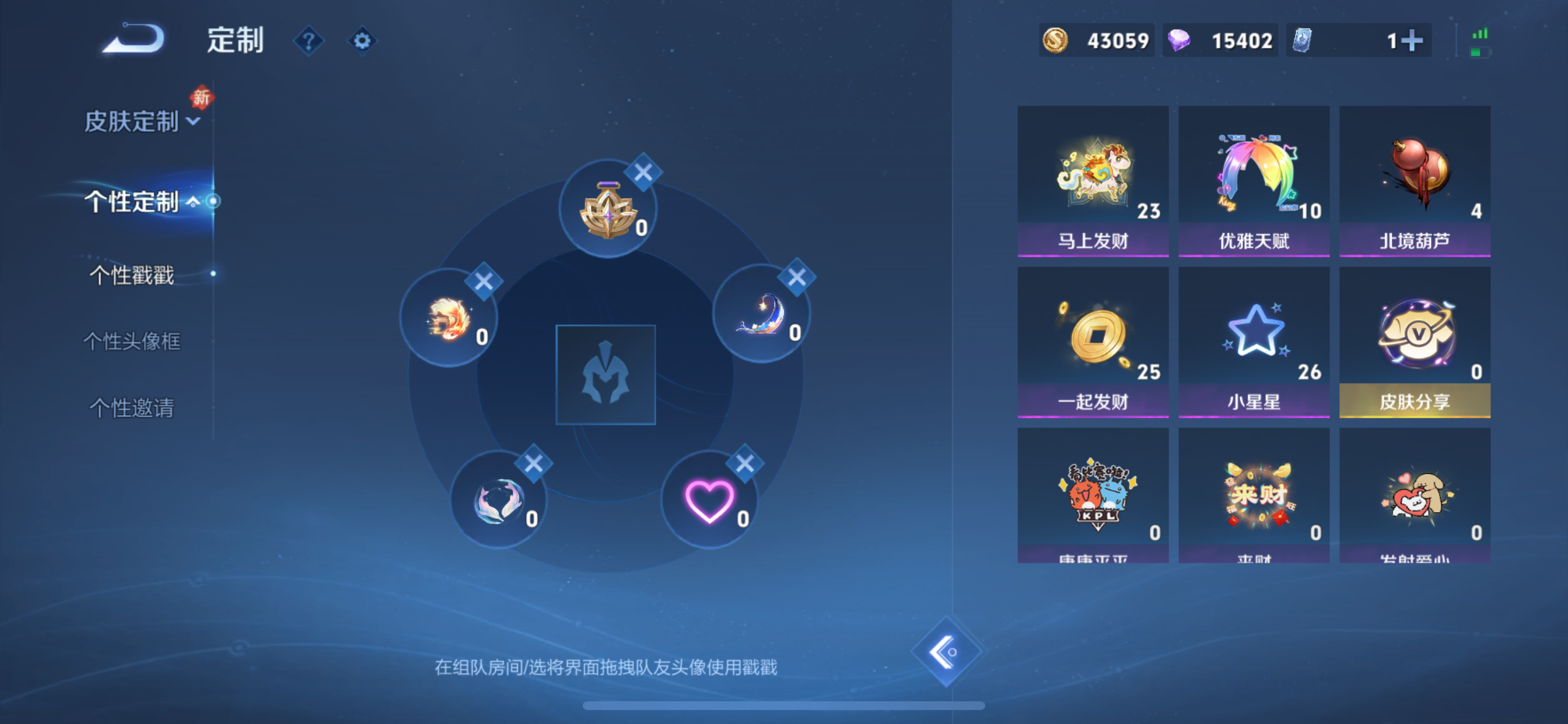Click the coin balance icon showing 43059
Screen dimensions: 1568x724
(1055, 40)
